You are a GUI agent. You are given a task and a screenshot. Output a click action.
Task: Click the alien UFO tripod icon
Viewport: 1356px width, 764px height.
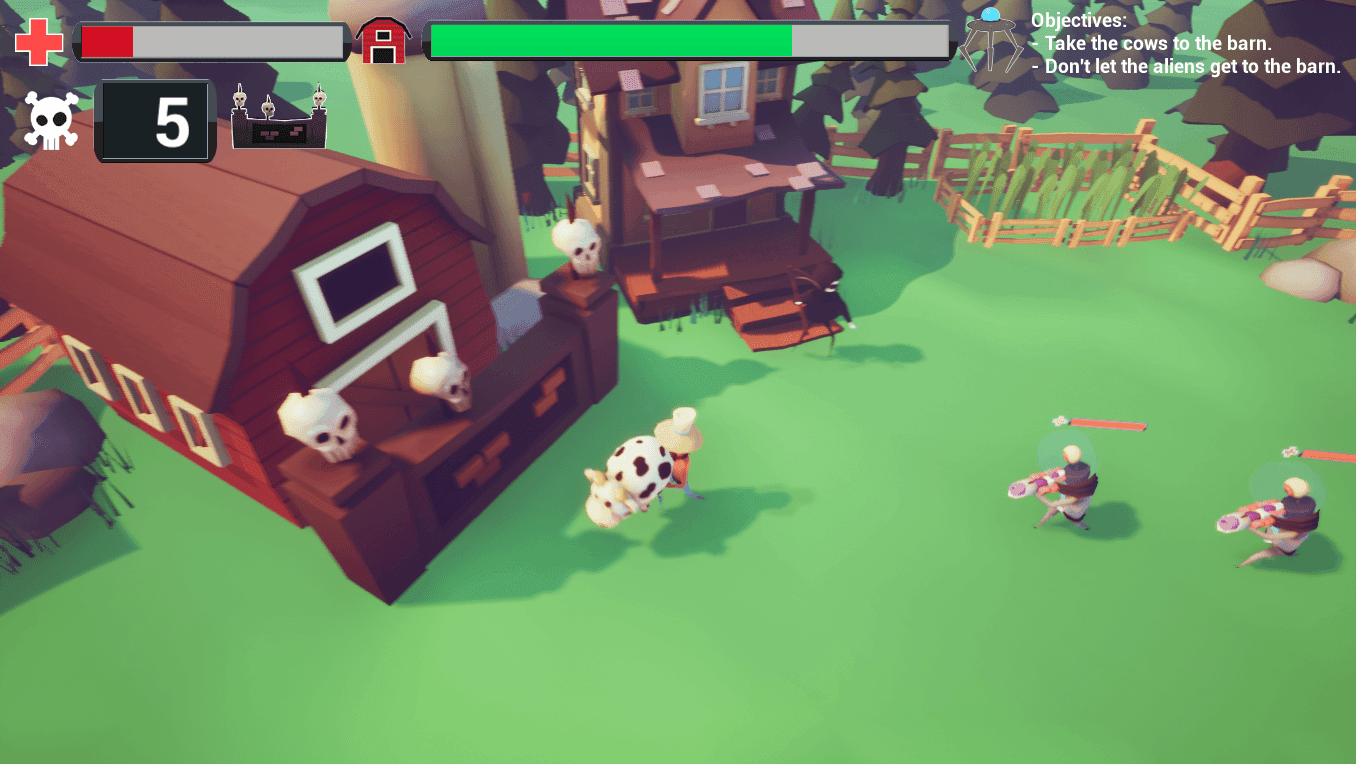click(x=990, y=40)
